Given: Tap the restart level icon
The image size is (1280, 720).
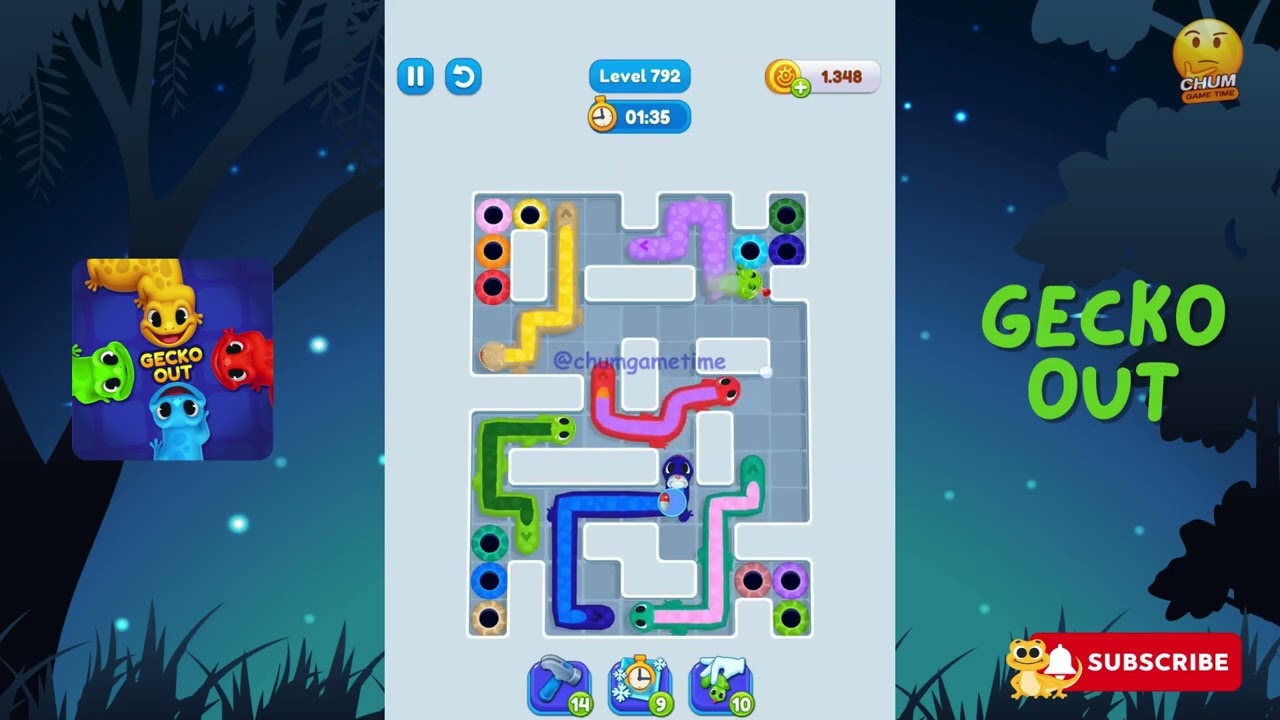Looking at the screenshot, I should pos(463,76).
